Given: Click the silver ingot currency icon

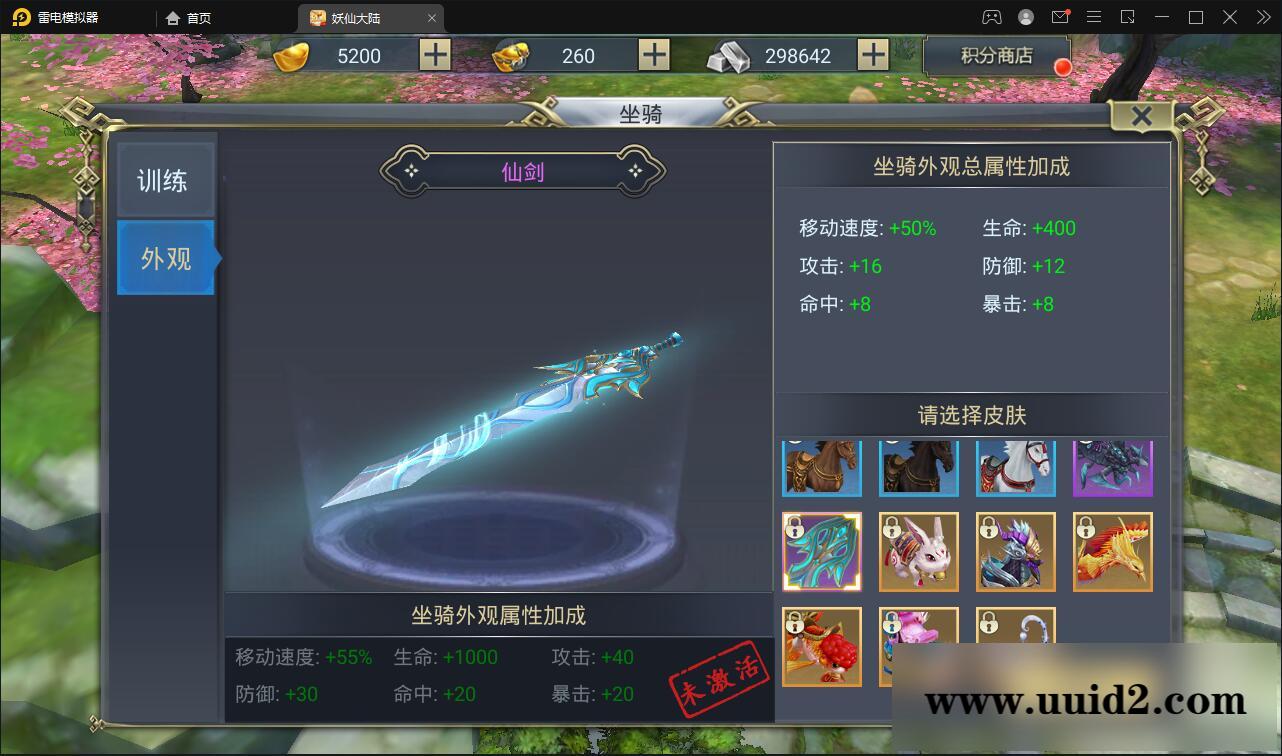Looking at the screenshot, I should click(730, 55).
